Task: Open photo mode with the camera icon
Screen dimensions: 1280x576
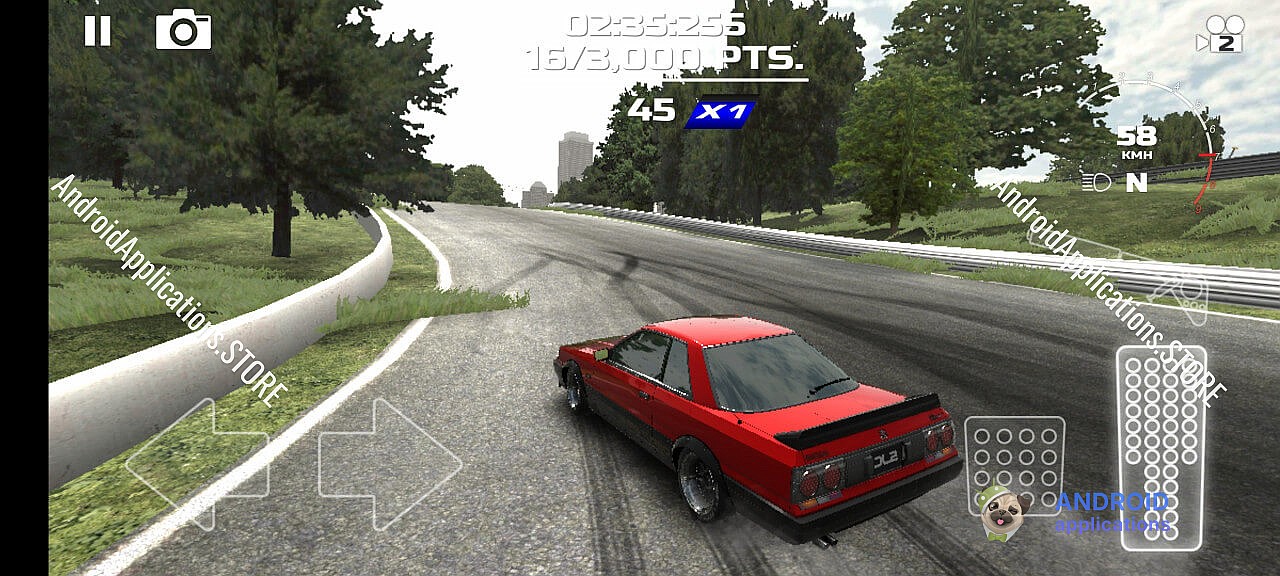Action: pyautogui.click(x=183, y=31)
